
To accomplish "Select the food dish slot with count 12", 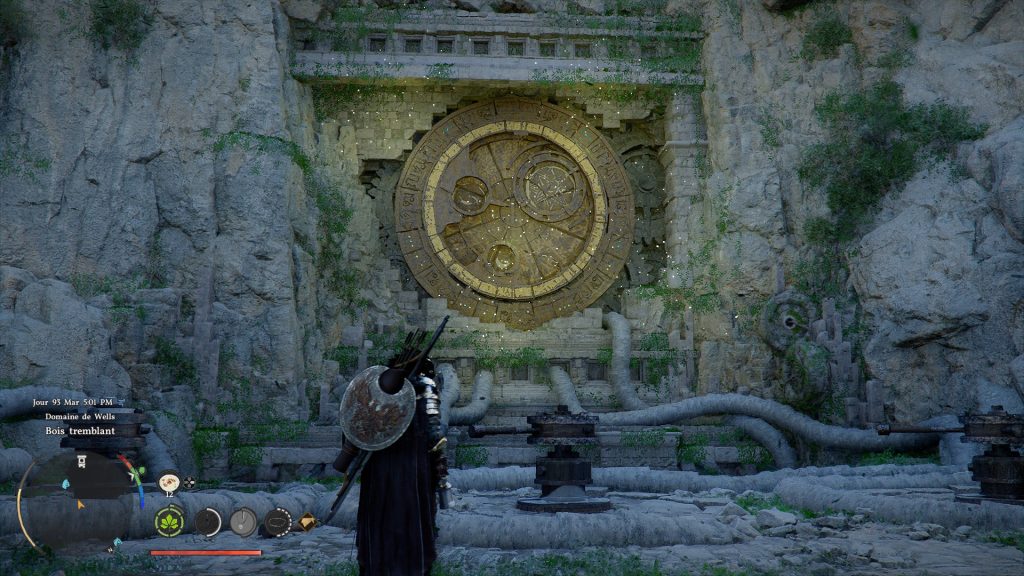I will tap(169, 483).
